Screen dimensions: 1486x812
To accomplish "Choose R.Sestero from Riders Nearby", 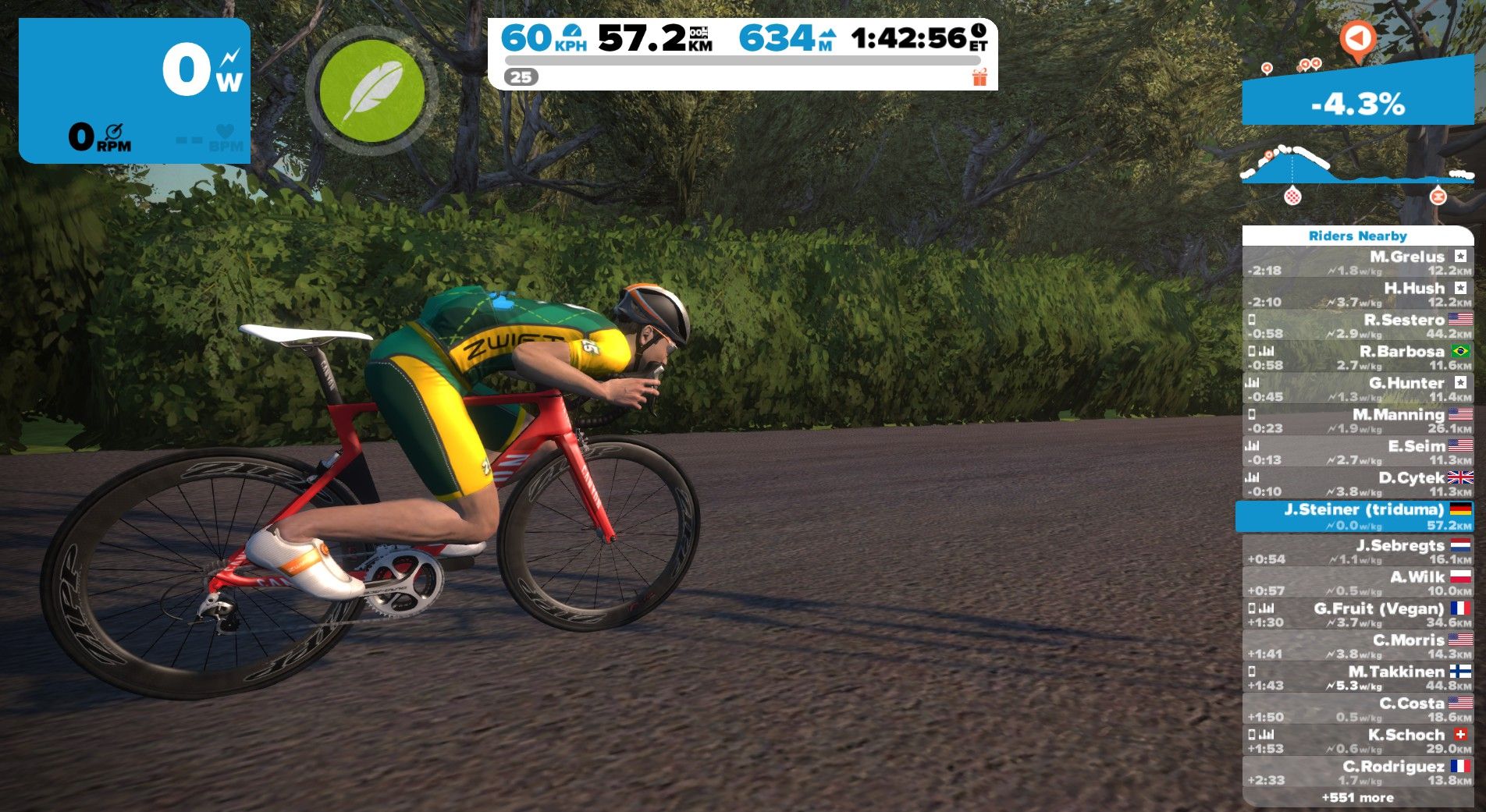I will tap(1357, 326).
